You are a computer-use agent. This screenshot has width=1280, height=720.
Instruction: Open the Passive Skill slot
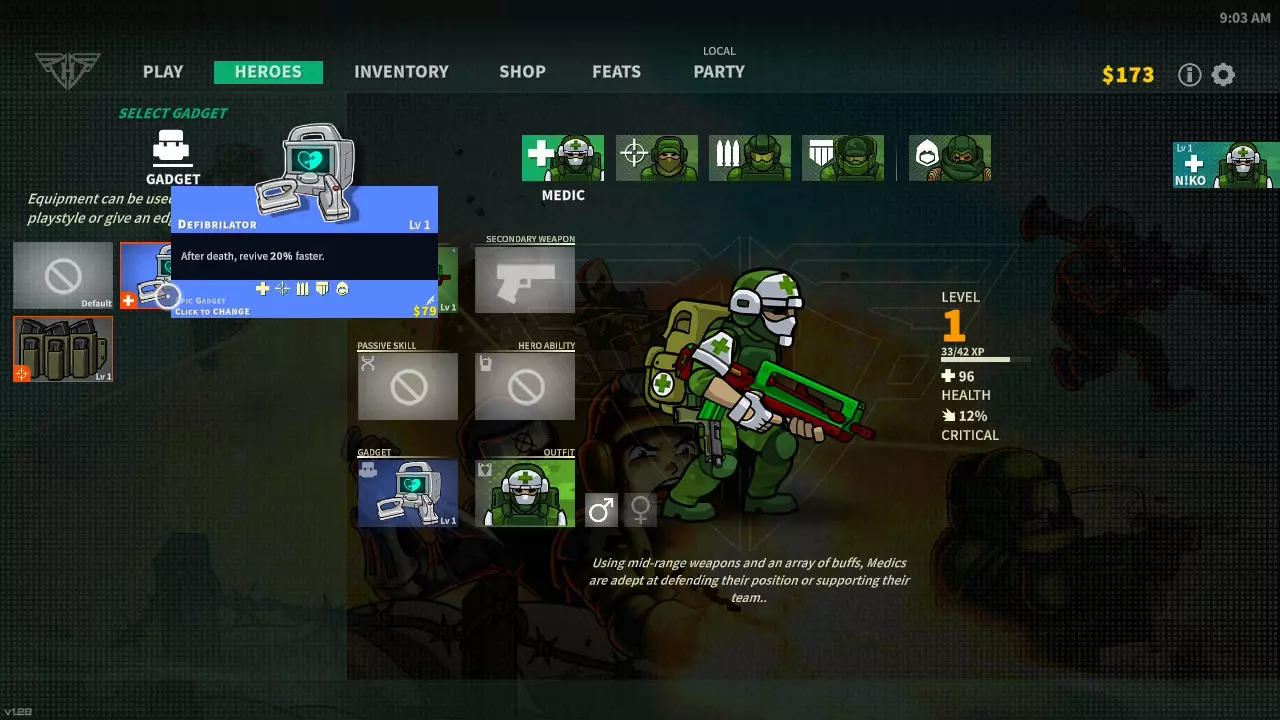point(408,386)
